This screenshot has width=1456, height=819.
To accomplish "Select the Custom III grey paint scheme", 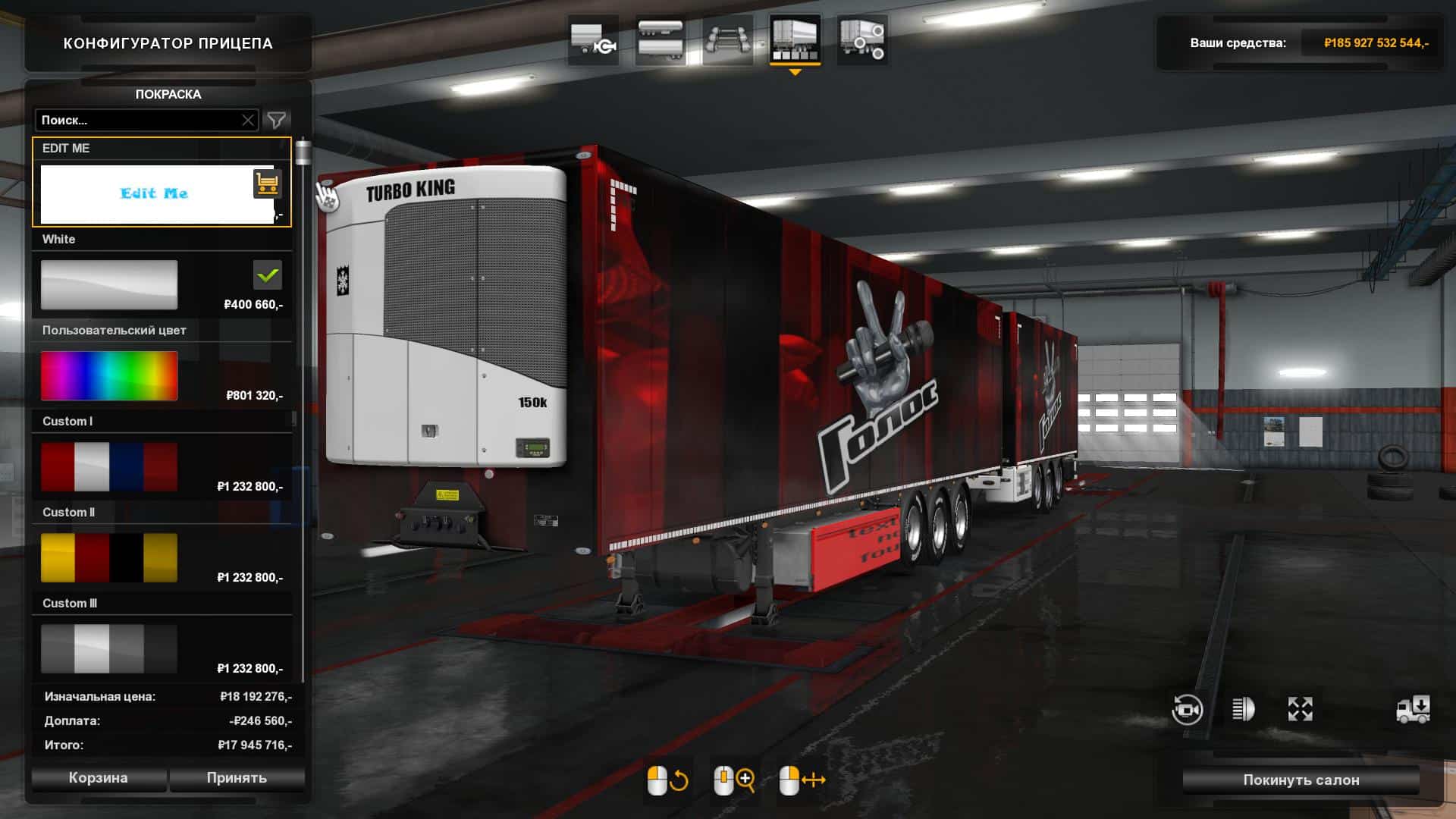I will (109, 649).
